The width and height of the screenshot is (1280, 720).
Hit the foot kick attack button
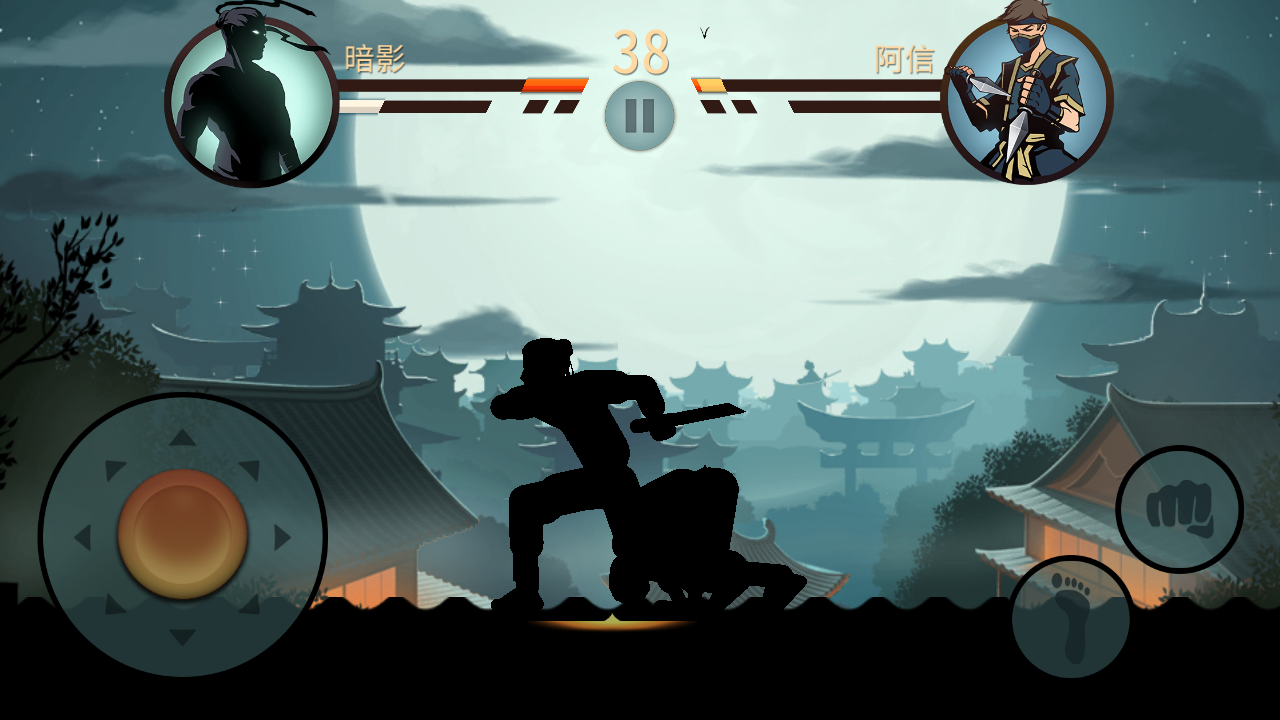click(1071, 619)
